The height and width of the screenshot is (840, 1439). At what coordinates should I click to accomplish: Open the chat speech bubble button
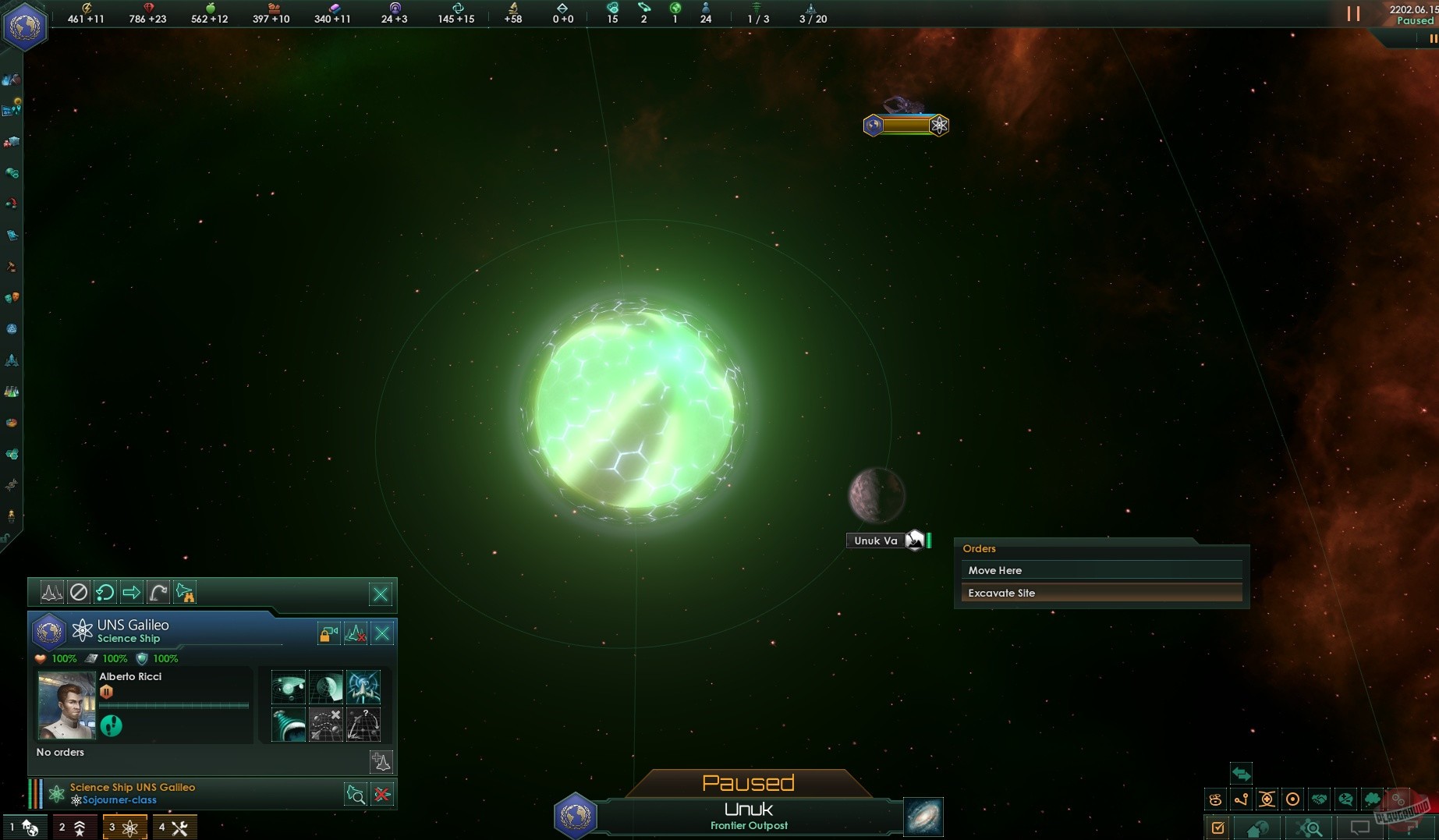pyautogui.click(x=1360, y=828)
